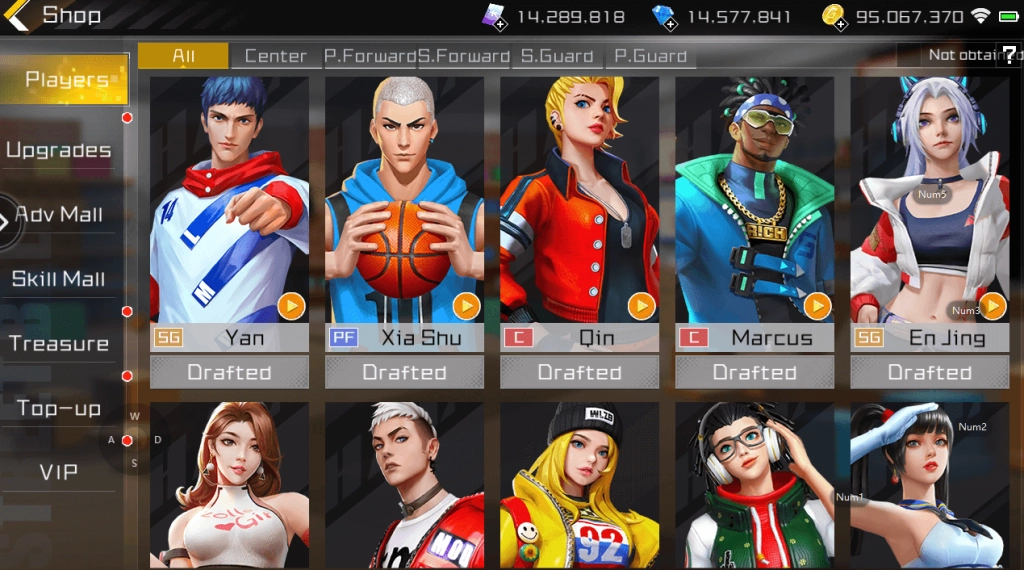Switch to the S.Forward tab
The height and width of the screenshot is (570, 1024).
[x=464, y=56]
